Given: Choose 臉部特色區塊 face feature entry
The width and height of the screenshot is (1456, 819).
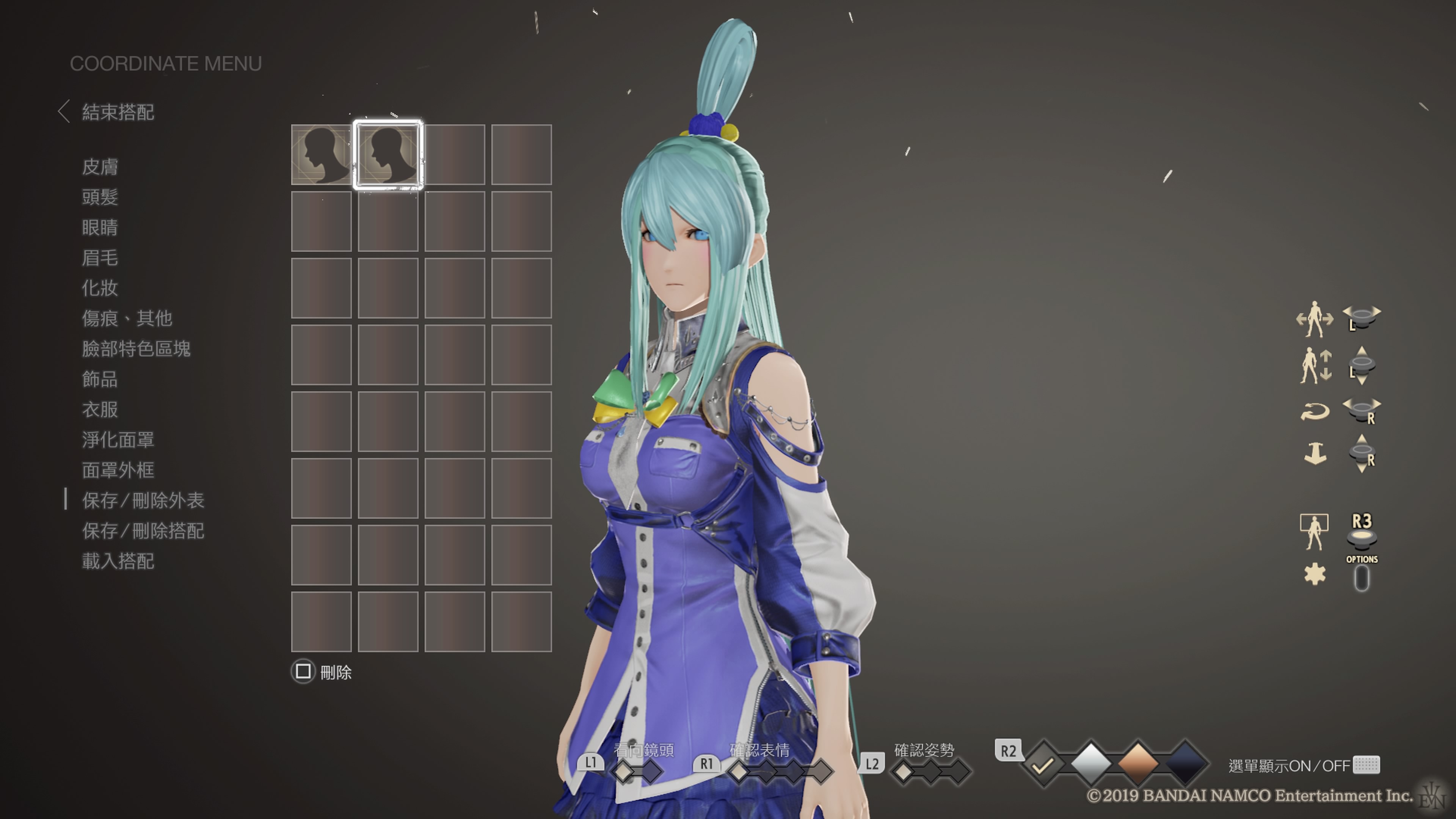Looking at the screenshot, I should point(136,349).
